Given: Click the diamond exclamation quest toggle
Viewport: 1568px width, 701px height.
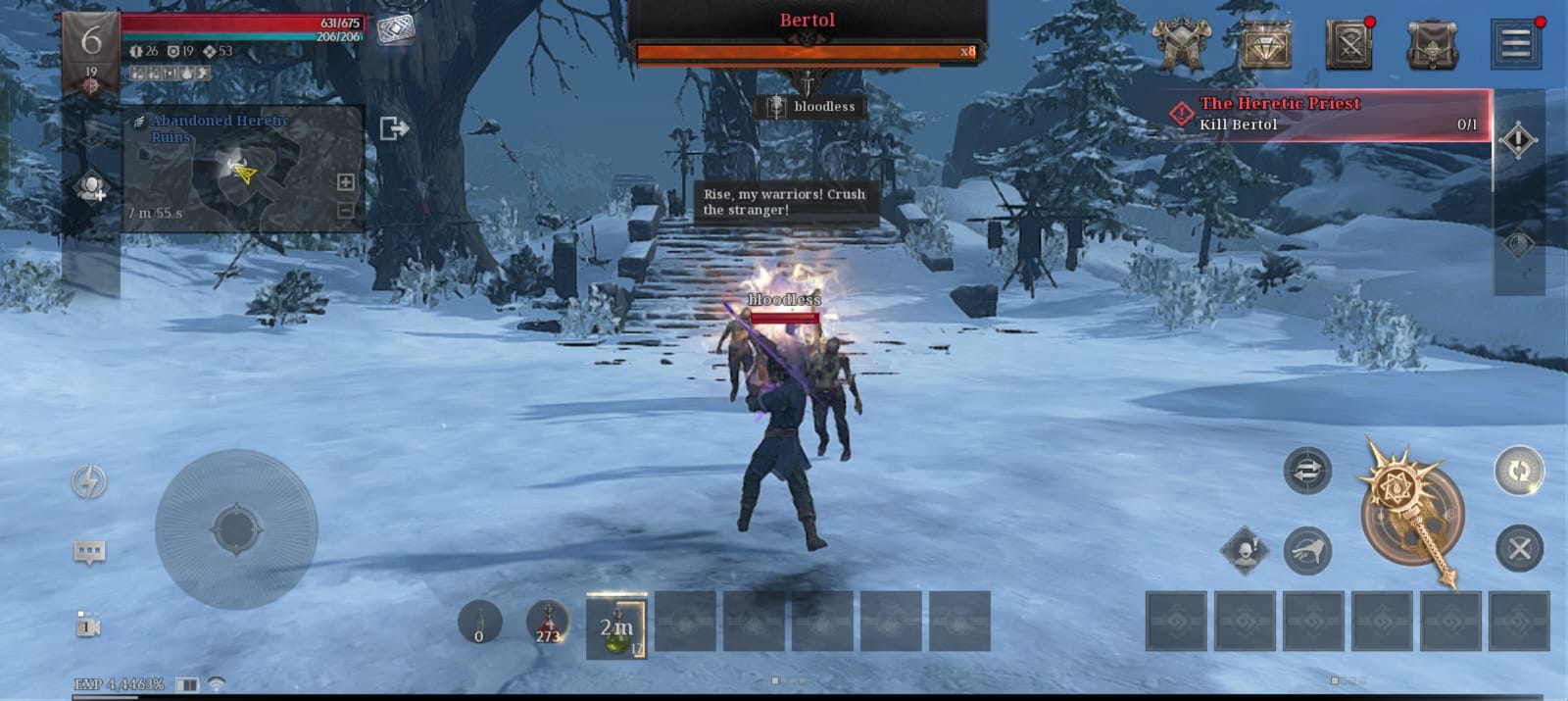Looking at the screenshot, I should 1518,140.
